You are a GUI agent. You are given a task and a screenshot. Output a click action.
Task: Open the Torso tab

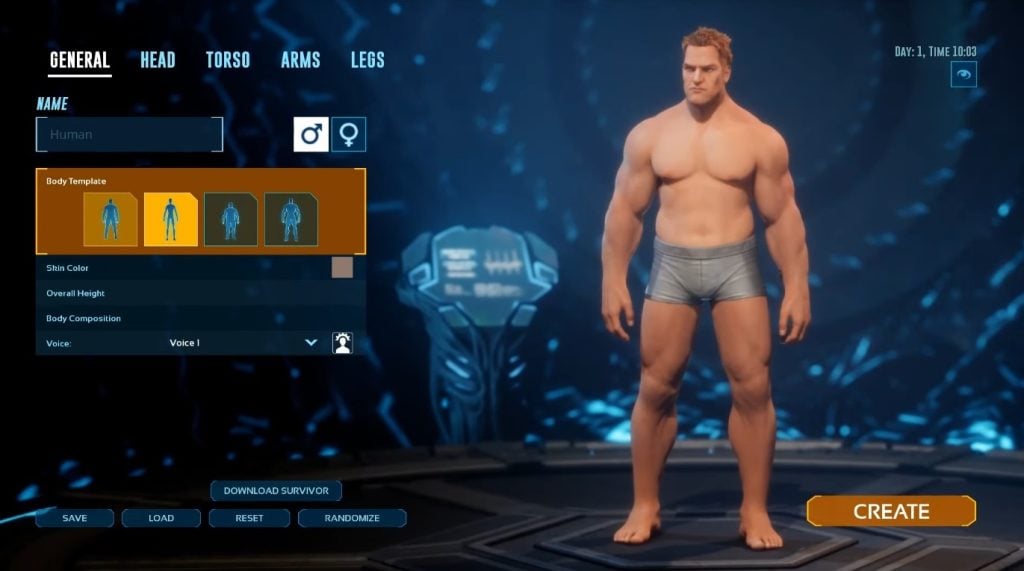coord(227,60)
